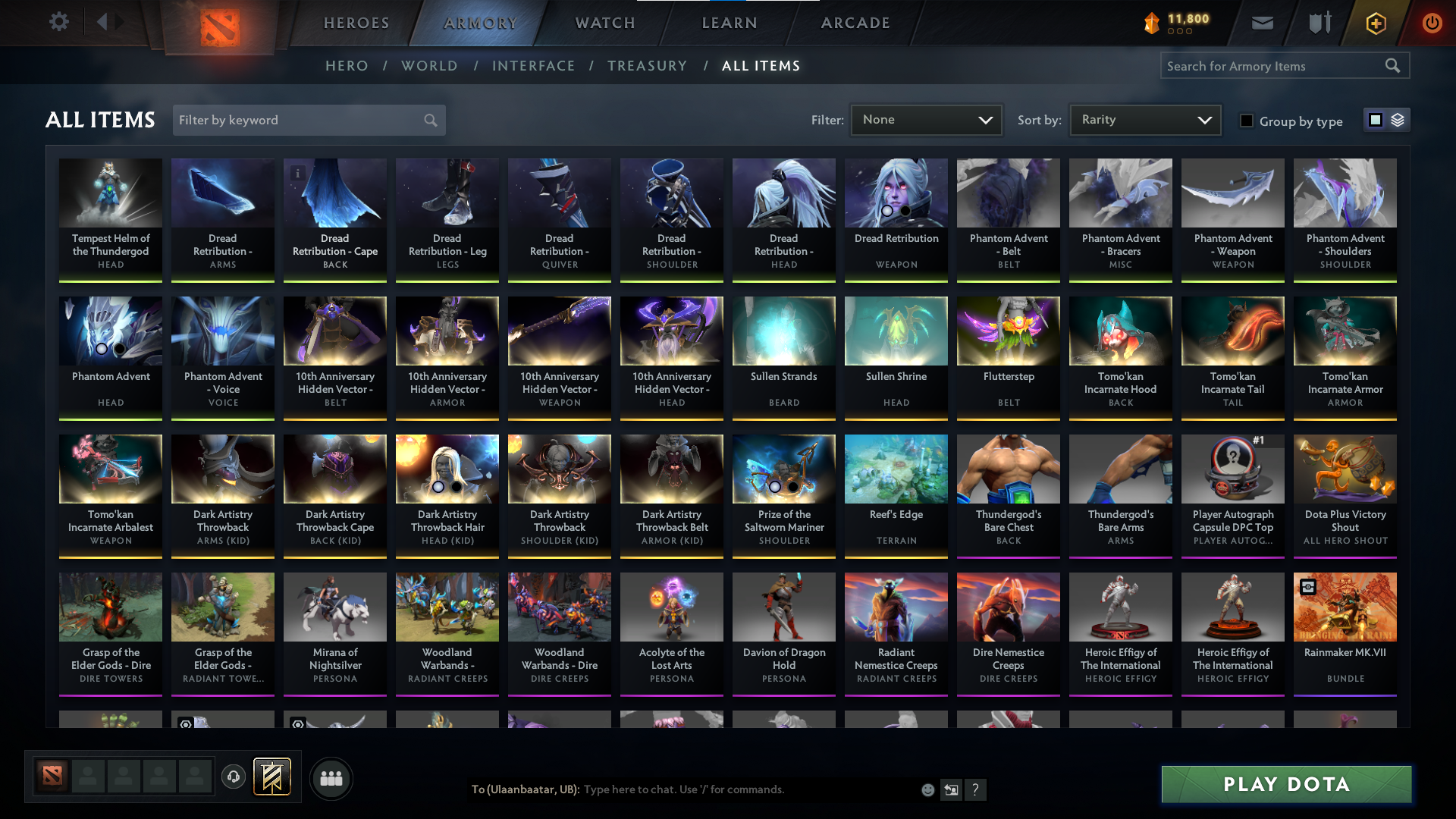Open the Filter dropdown set to None
1456x819 pixels.
click(x=925, y=119)
